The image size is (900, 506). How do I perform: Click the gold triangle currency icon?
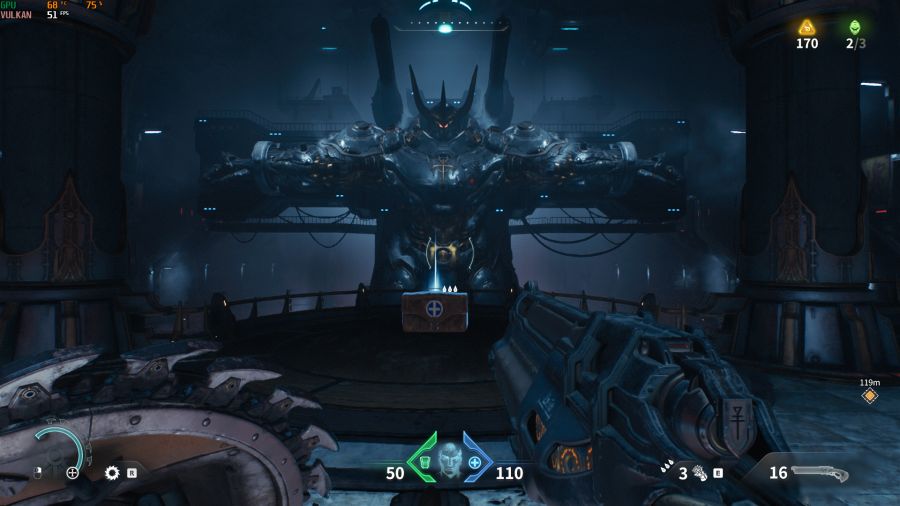point(806,27)
